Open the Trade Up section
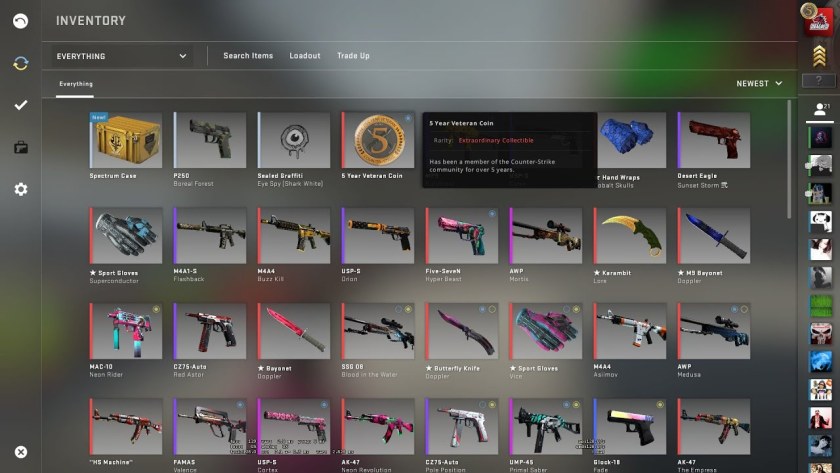840x473 pixels. click(x=353, y=56)
